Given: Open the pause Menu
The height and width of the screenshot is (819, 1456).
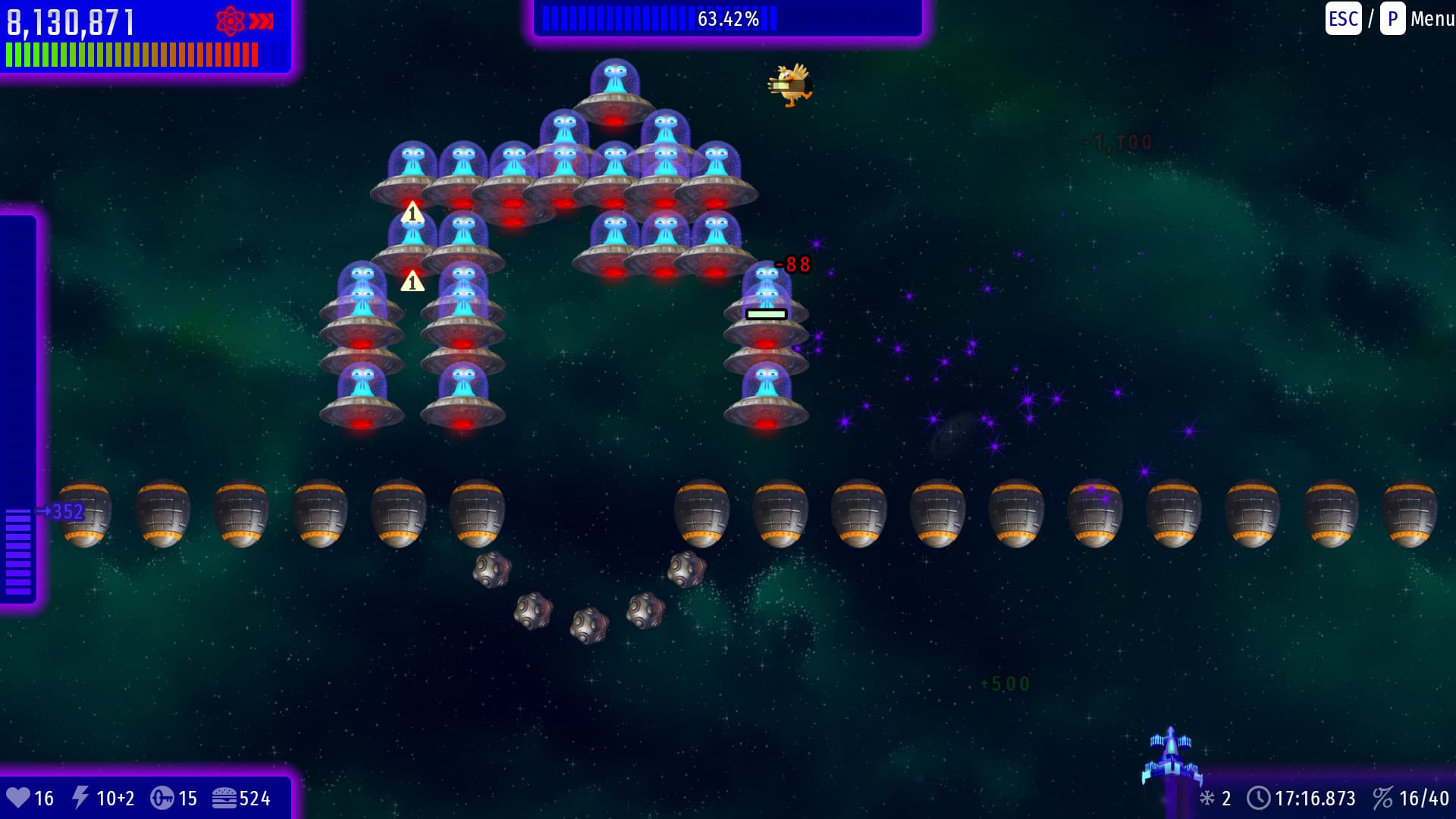Looking at the screenshot, I should [x=1431, y=19].
